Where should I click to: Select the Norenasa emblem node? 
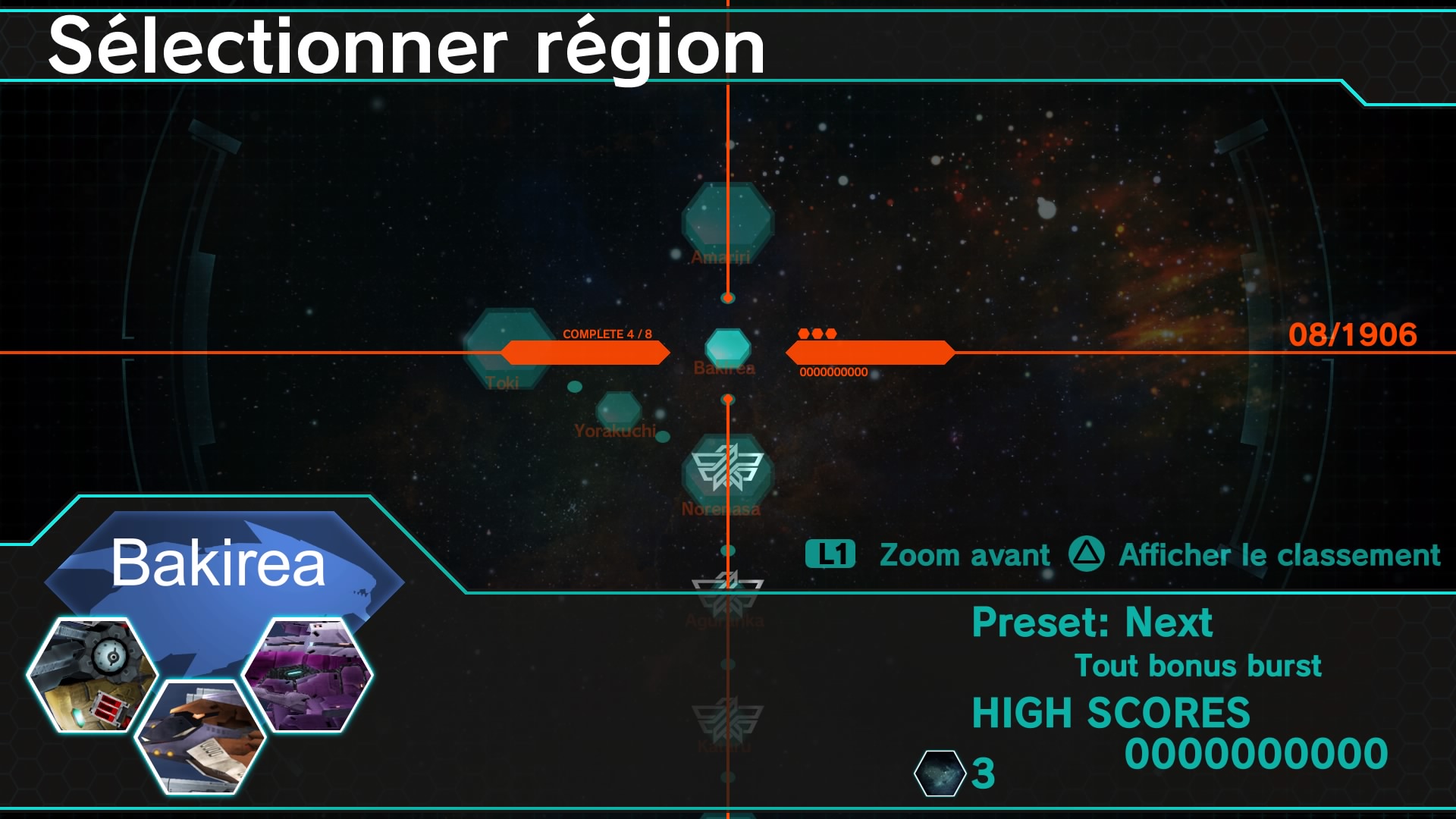pyautogui.click(x=727, y=469)
